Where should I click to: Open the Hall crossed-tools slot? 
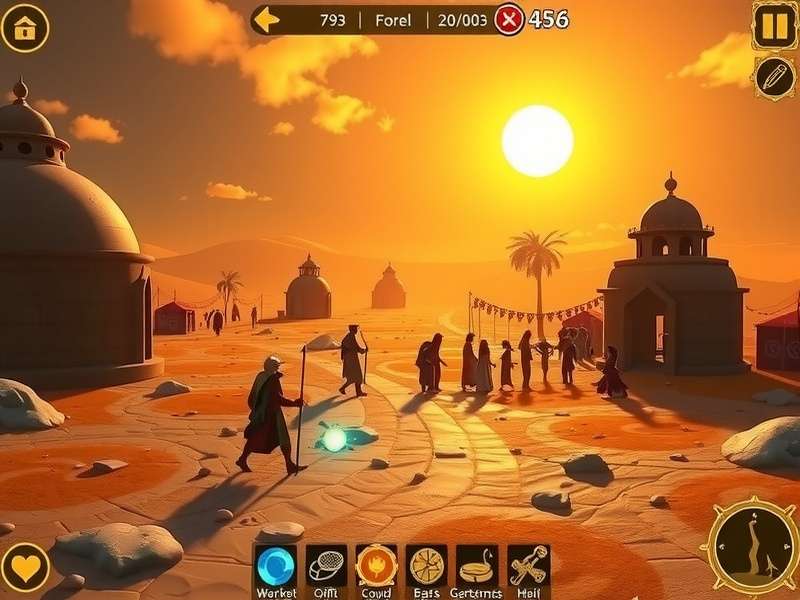[x=528, y=565]
